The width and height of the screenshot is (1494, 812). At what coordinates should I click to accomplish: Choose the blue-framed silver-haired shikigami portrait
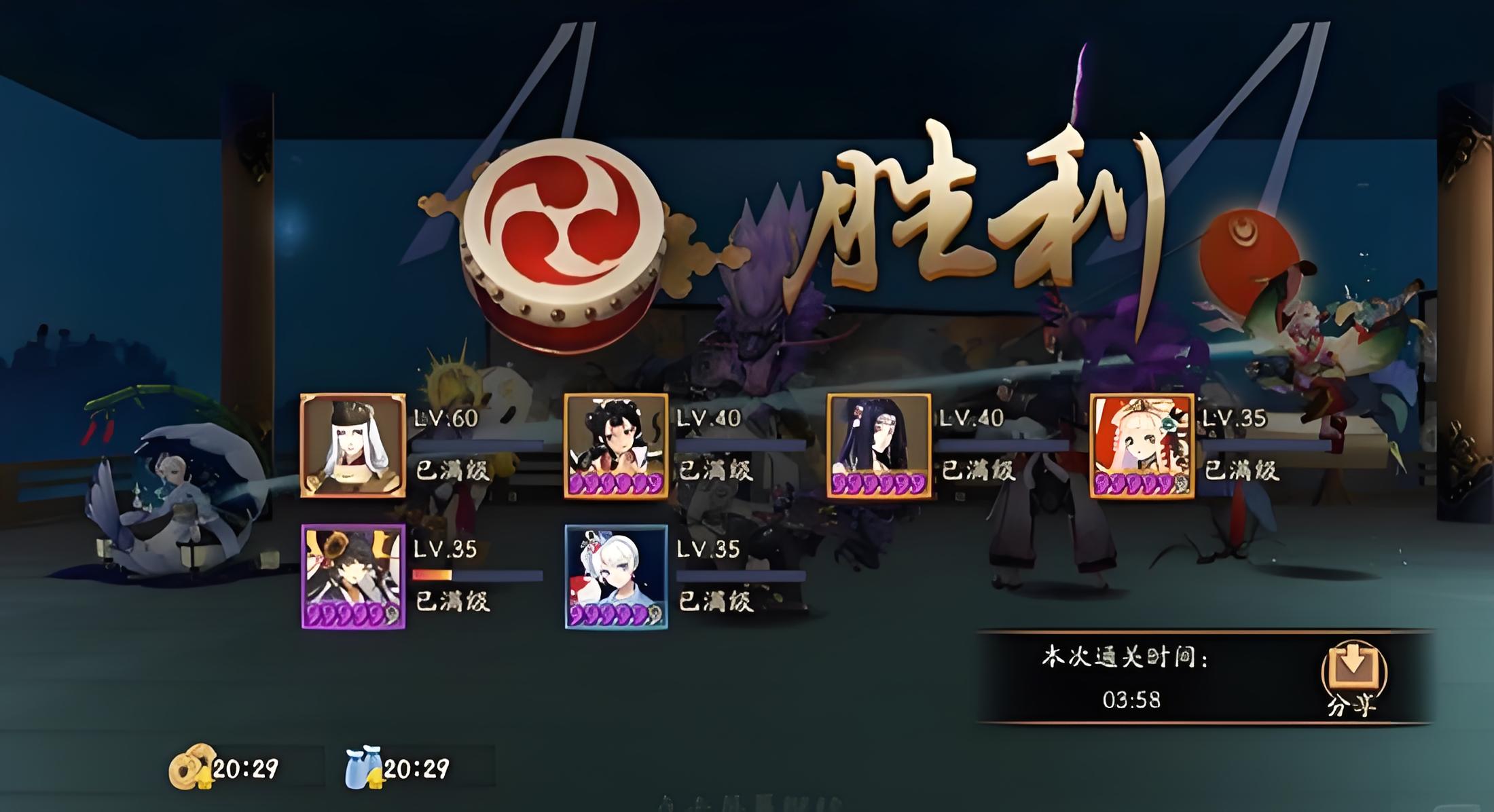616,576
